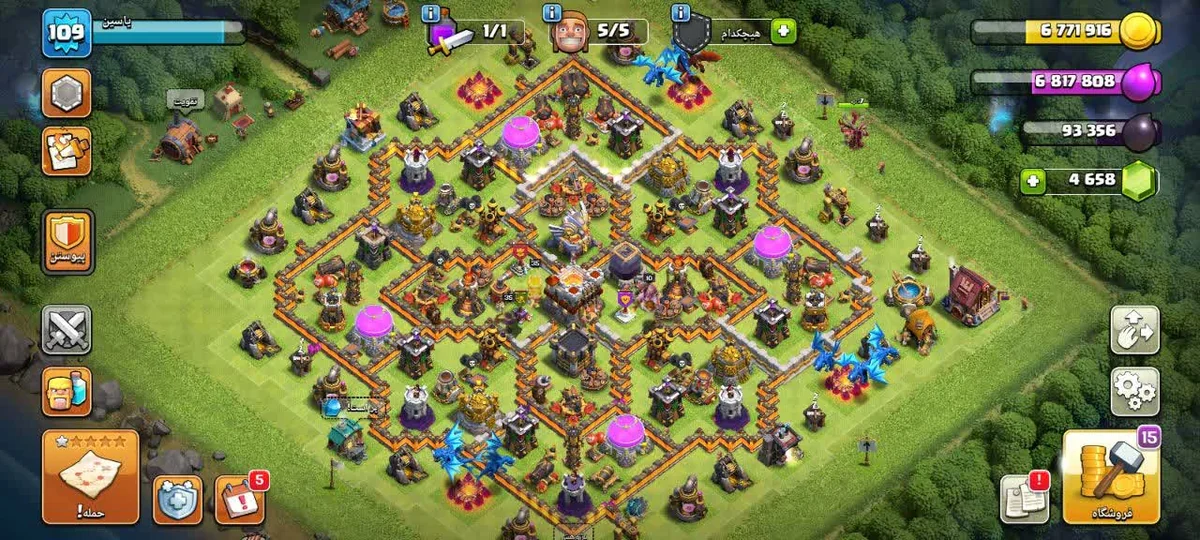Open the army overview barbarian icon
The image size is (1200, 540).
(67, 391)
